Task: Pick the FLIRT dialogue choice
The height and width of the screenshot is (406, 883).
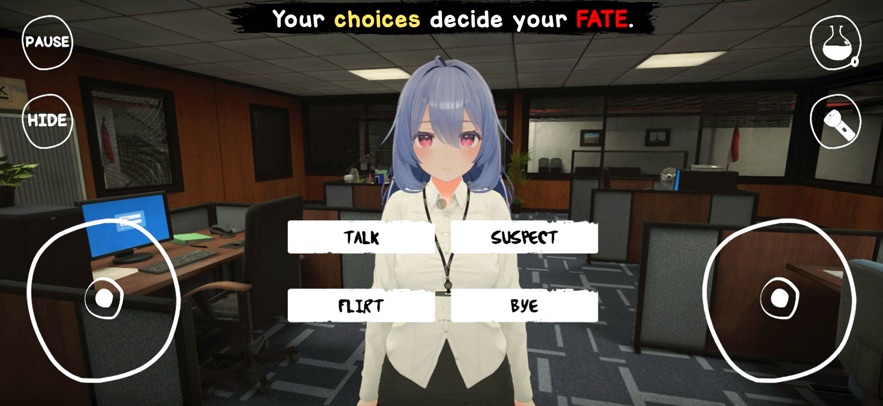Action: (361, 305)
